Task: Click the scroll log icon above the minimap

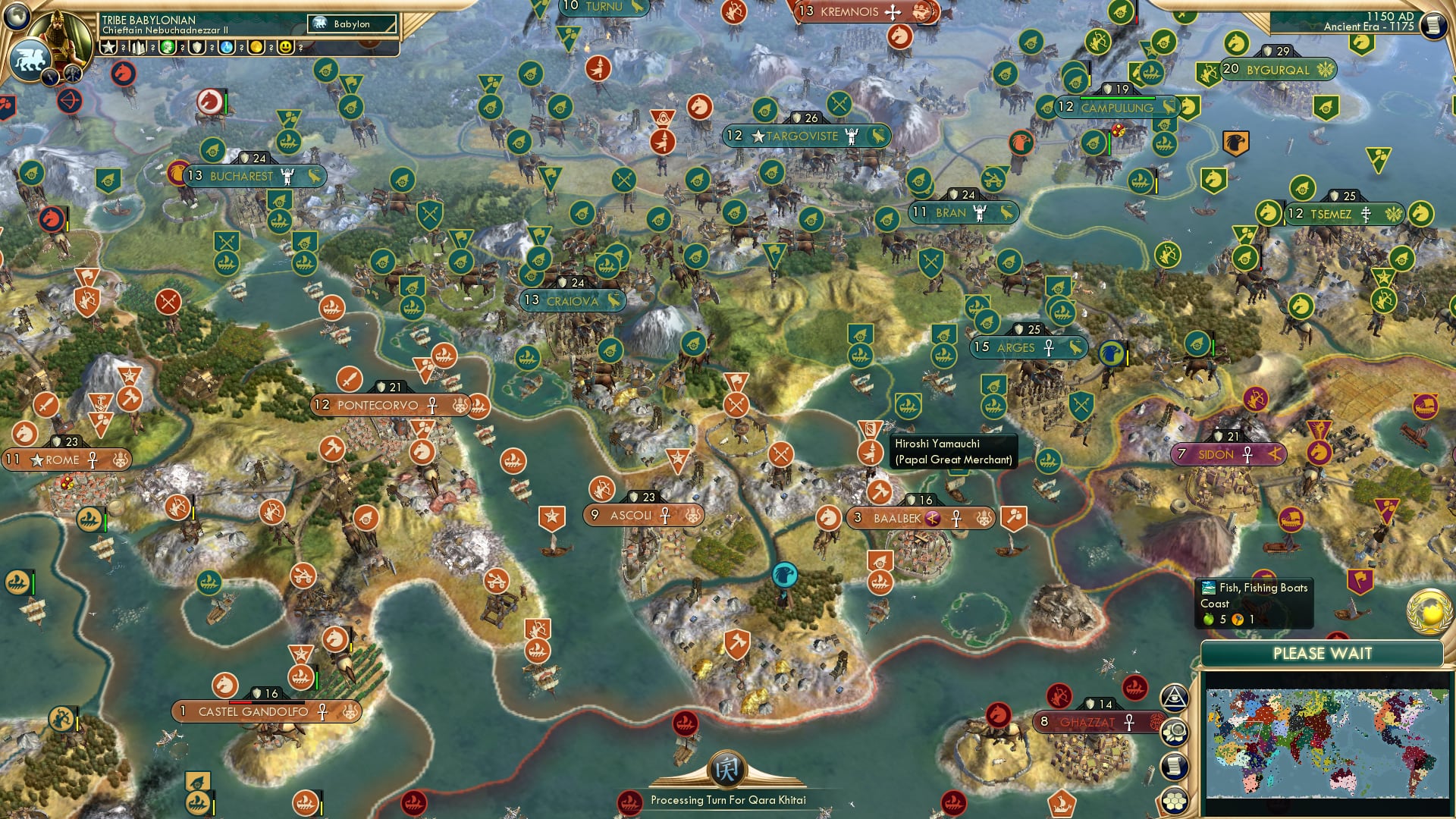Action: click(x=1175, y=767)
